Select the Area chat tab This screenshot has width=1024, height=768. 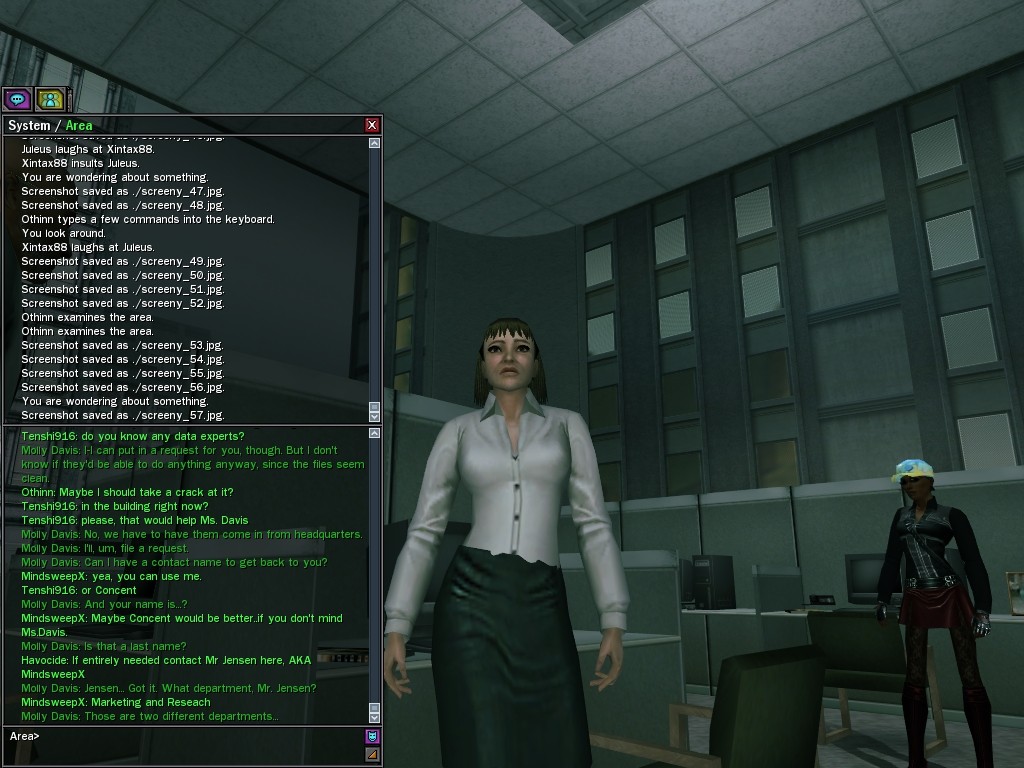point(79,125)
